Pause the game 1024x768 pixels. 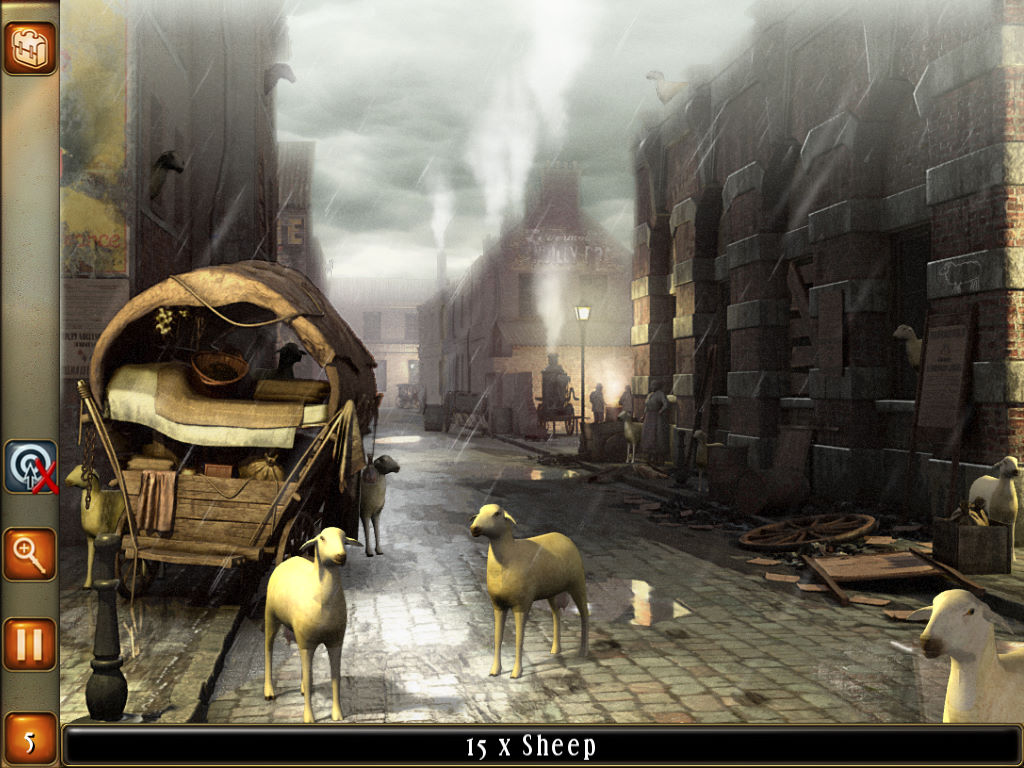coord(29,643)
